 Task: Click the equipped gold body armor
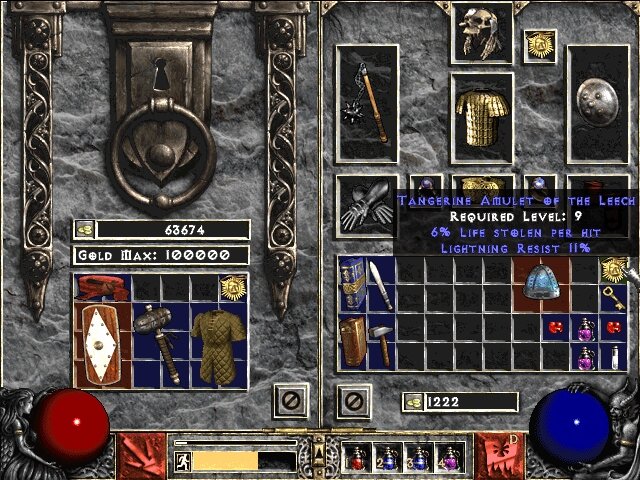point(482,118)
